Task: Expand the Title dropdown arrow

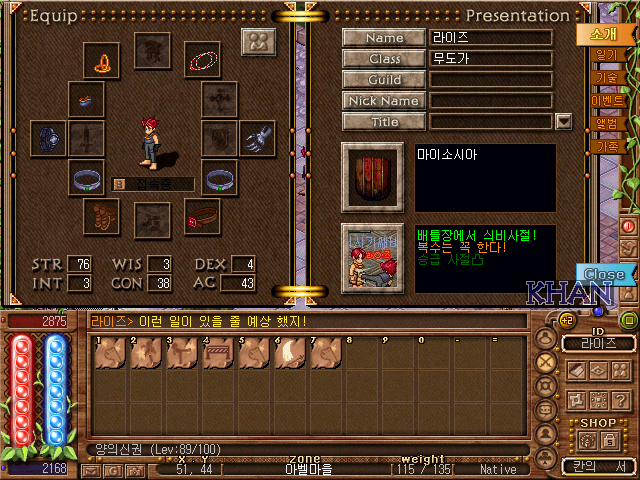Action: [x=563, y=122]
